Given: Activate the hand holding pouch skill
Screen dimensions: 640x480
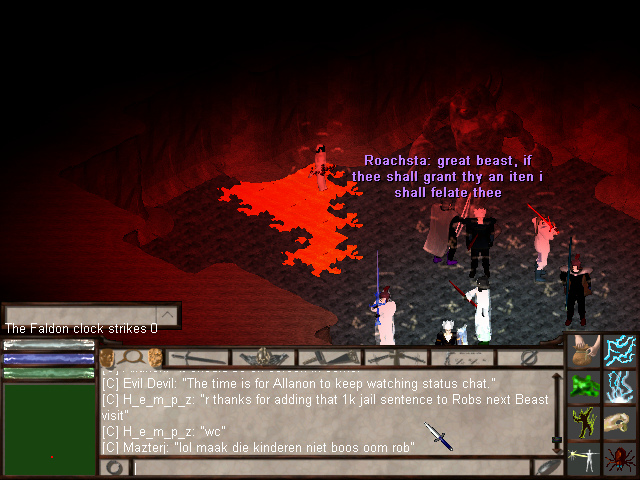Looking at the screenshot, I should (x=584, y=351).
